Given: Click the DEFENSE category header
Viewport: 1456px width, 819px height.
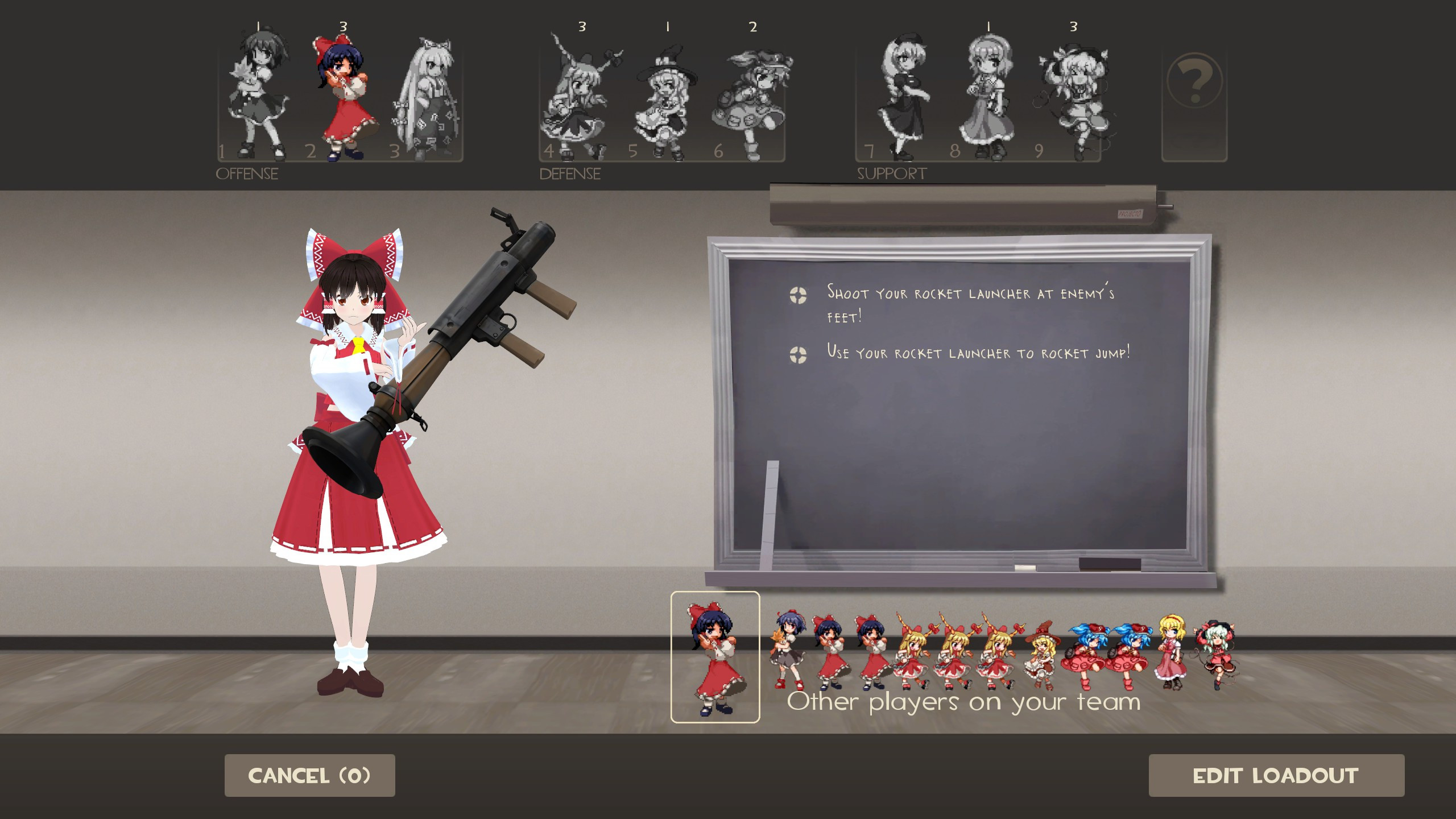Looking at the screenshot, I should point(569,172).
